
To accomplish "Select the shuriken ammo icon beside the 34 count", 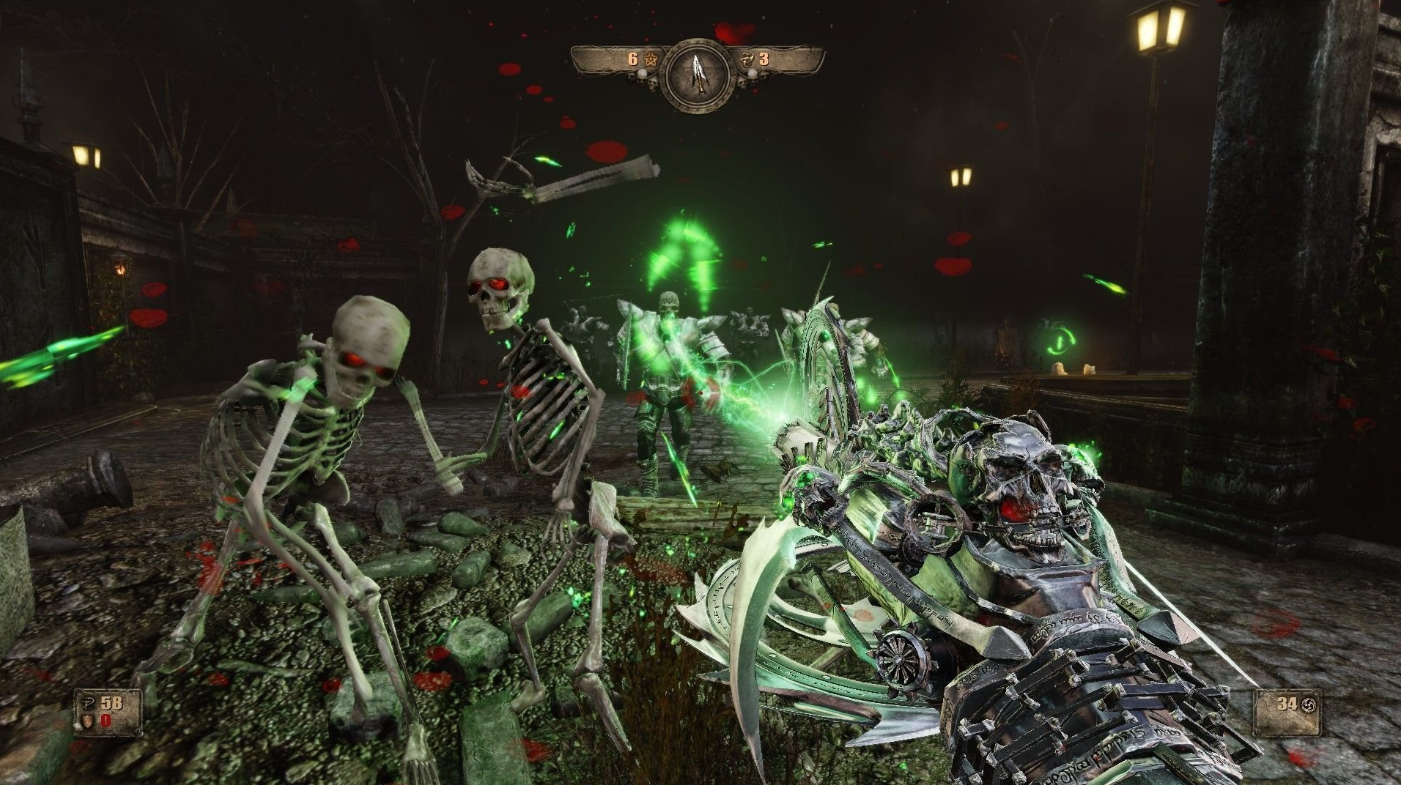I will click(1308, 705).
